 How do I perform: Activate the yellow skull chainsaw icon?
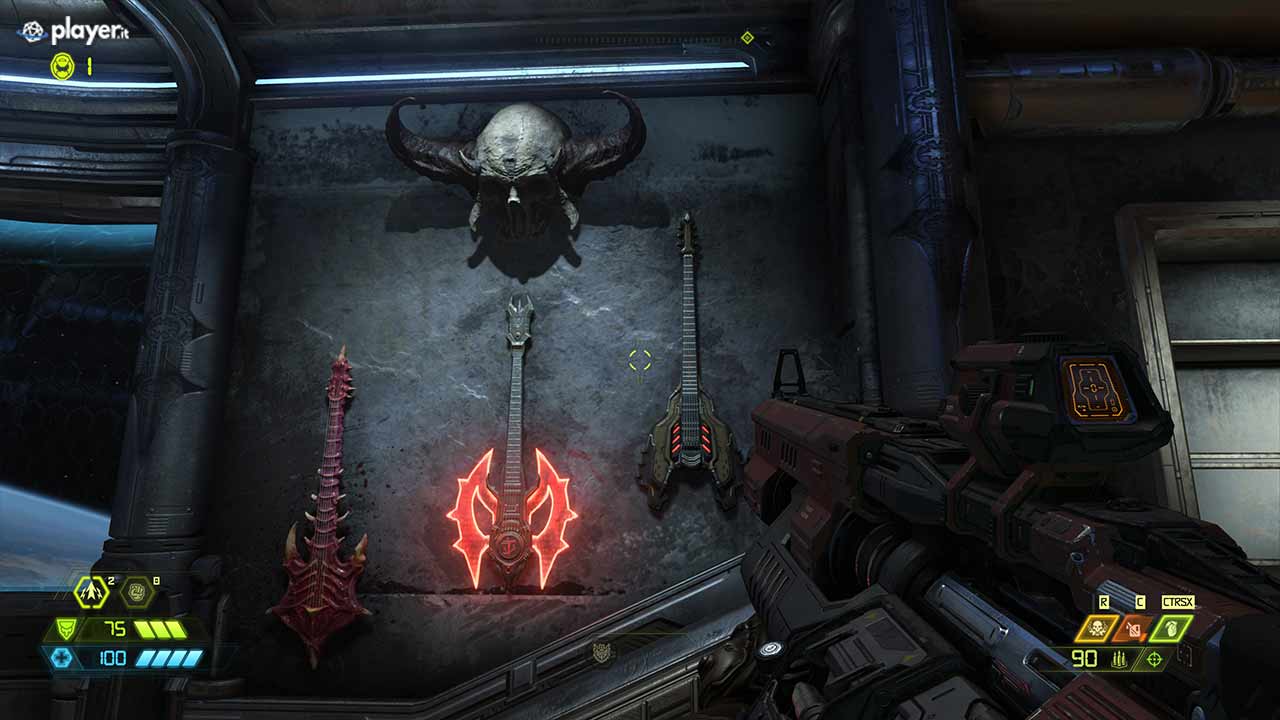point(1096,628)
